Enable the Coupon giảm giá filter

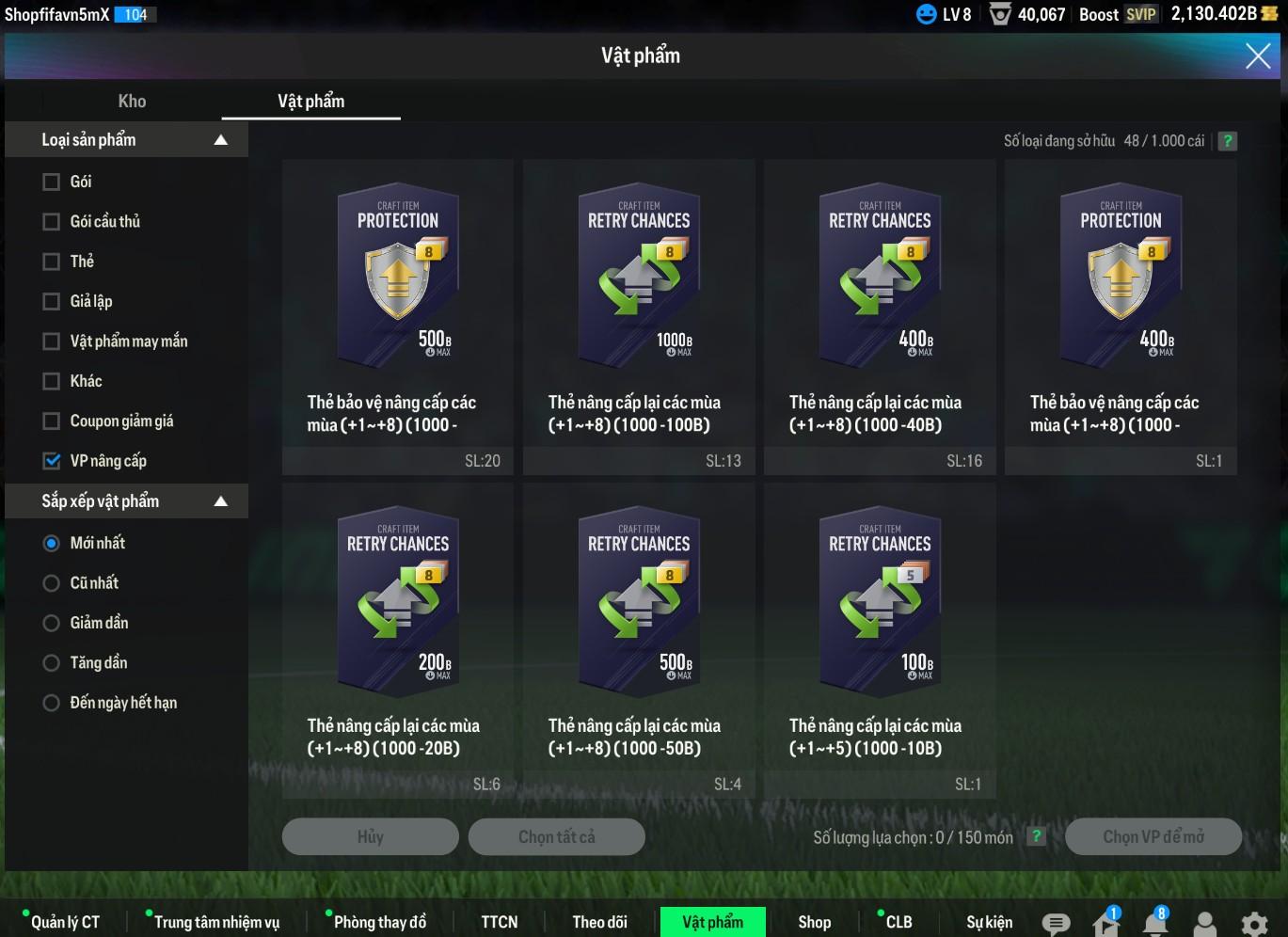click(52, 421)
